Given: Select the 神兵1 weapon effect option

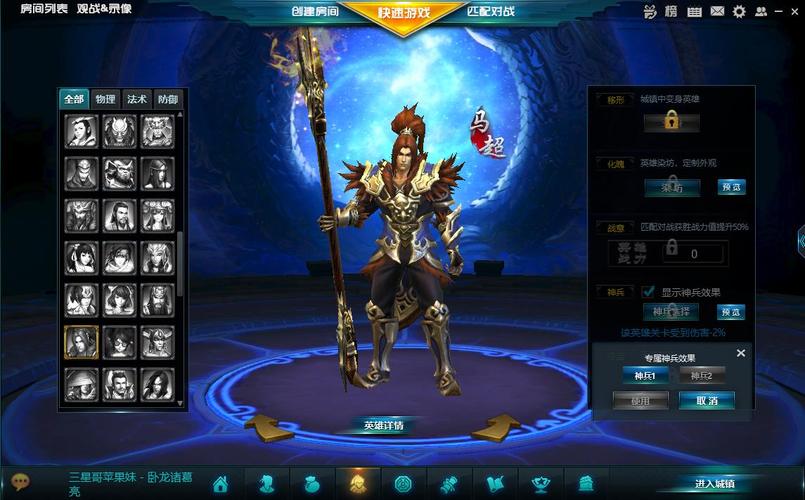Looking at the screenshot, I should tap(643, 376).
